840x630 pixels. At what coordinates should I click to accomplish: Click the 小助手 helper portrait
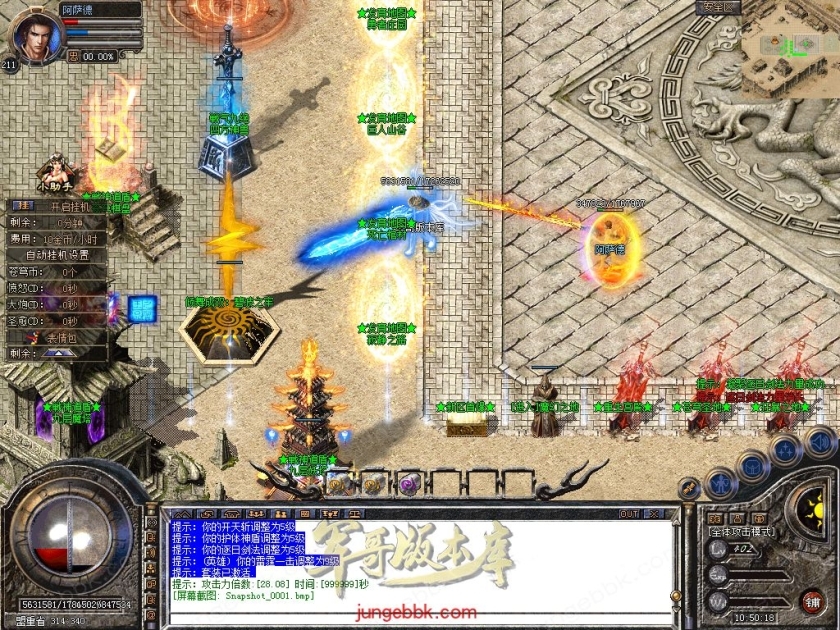(55, 168)
